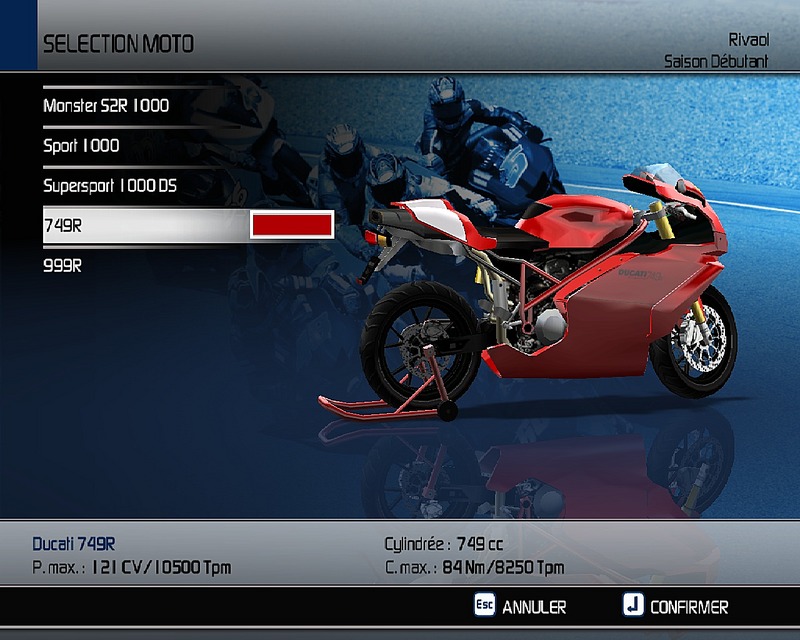Screen dimensions: 800x640
Task: Pick the Supersport 1000 DS motorcycle
Action: 110,185
